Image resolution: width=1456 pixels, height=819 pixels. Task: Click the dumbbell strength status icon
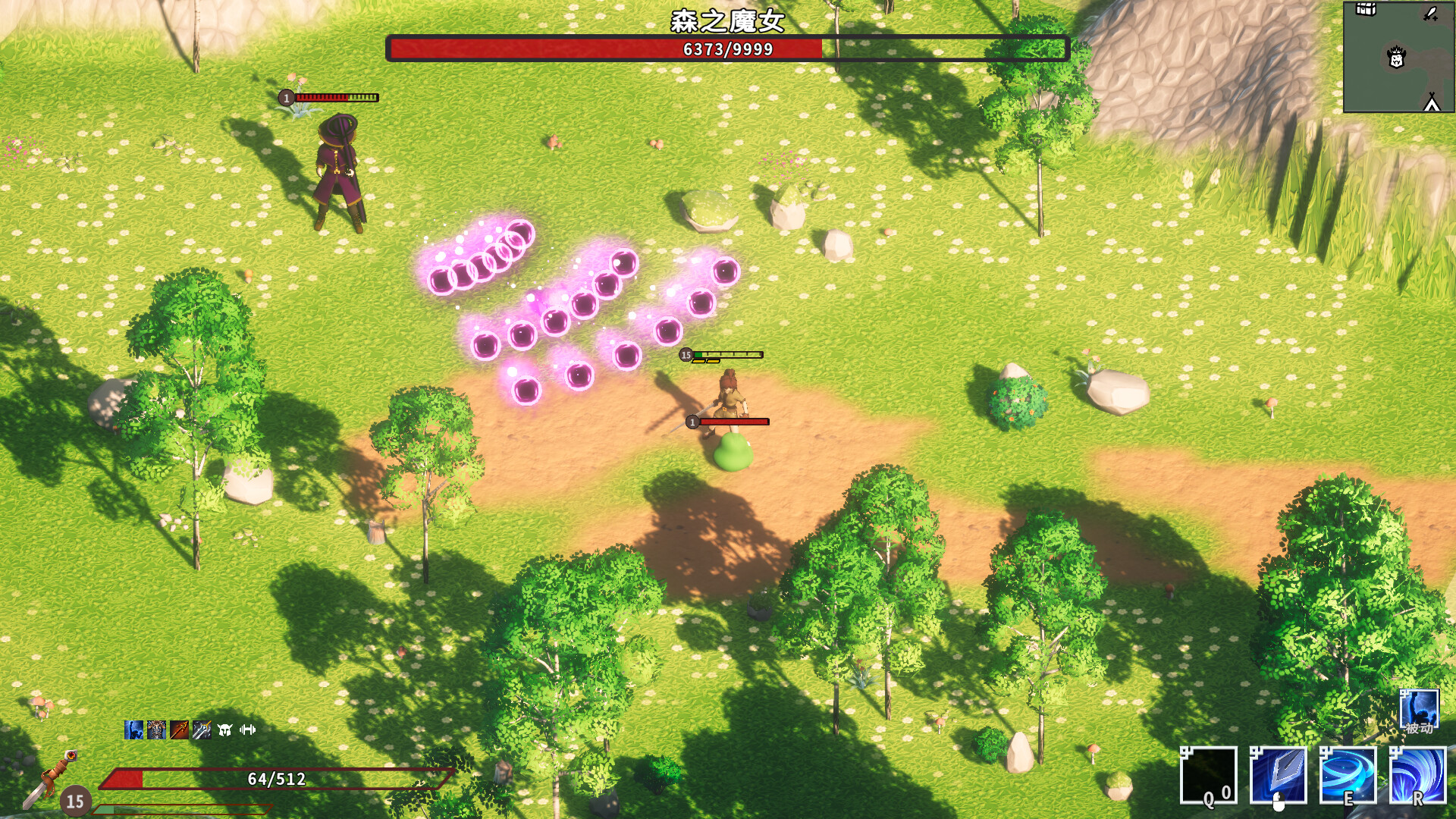(246, 730)
